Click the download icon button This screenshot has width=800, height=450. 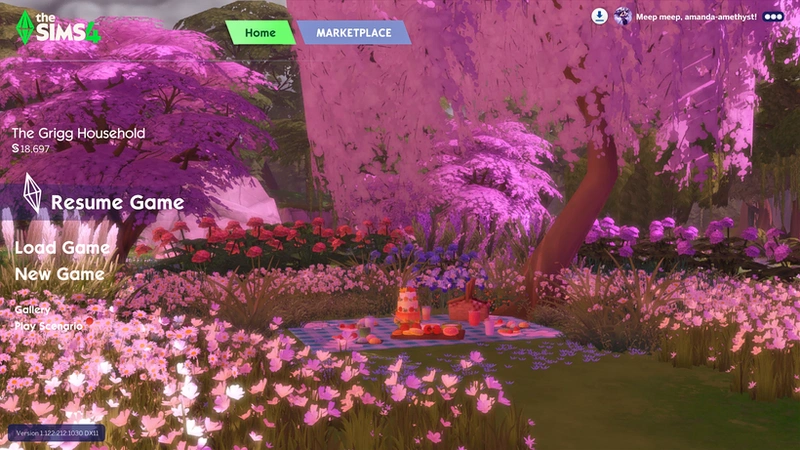[599, 16]
